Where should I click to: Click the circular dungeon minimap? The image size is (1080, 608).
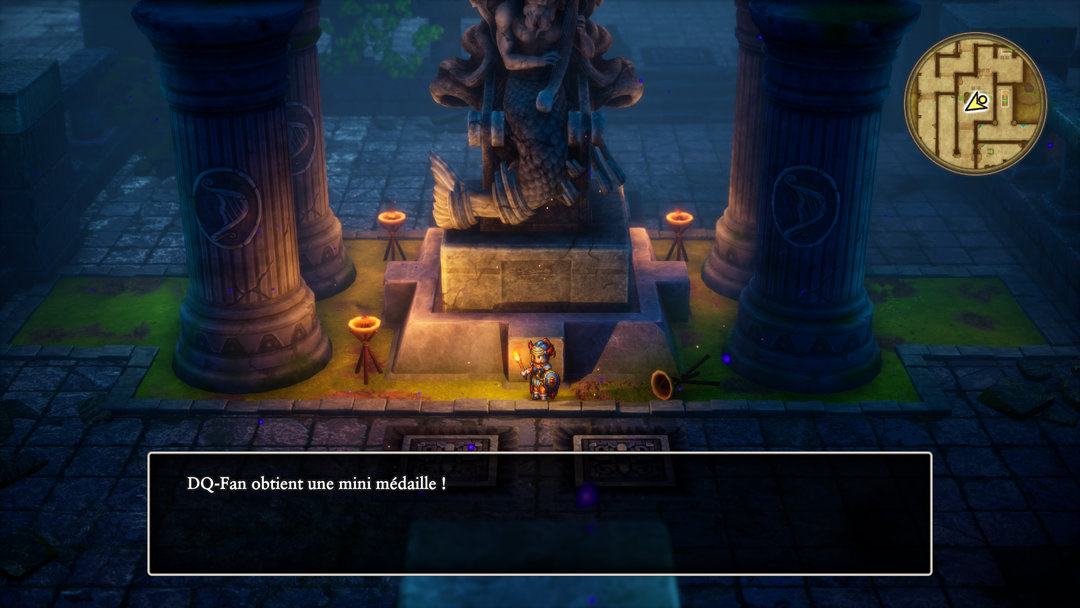coord(975,103)
